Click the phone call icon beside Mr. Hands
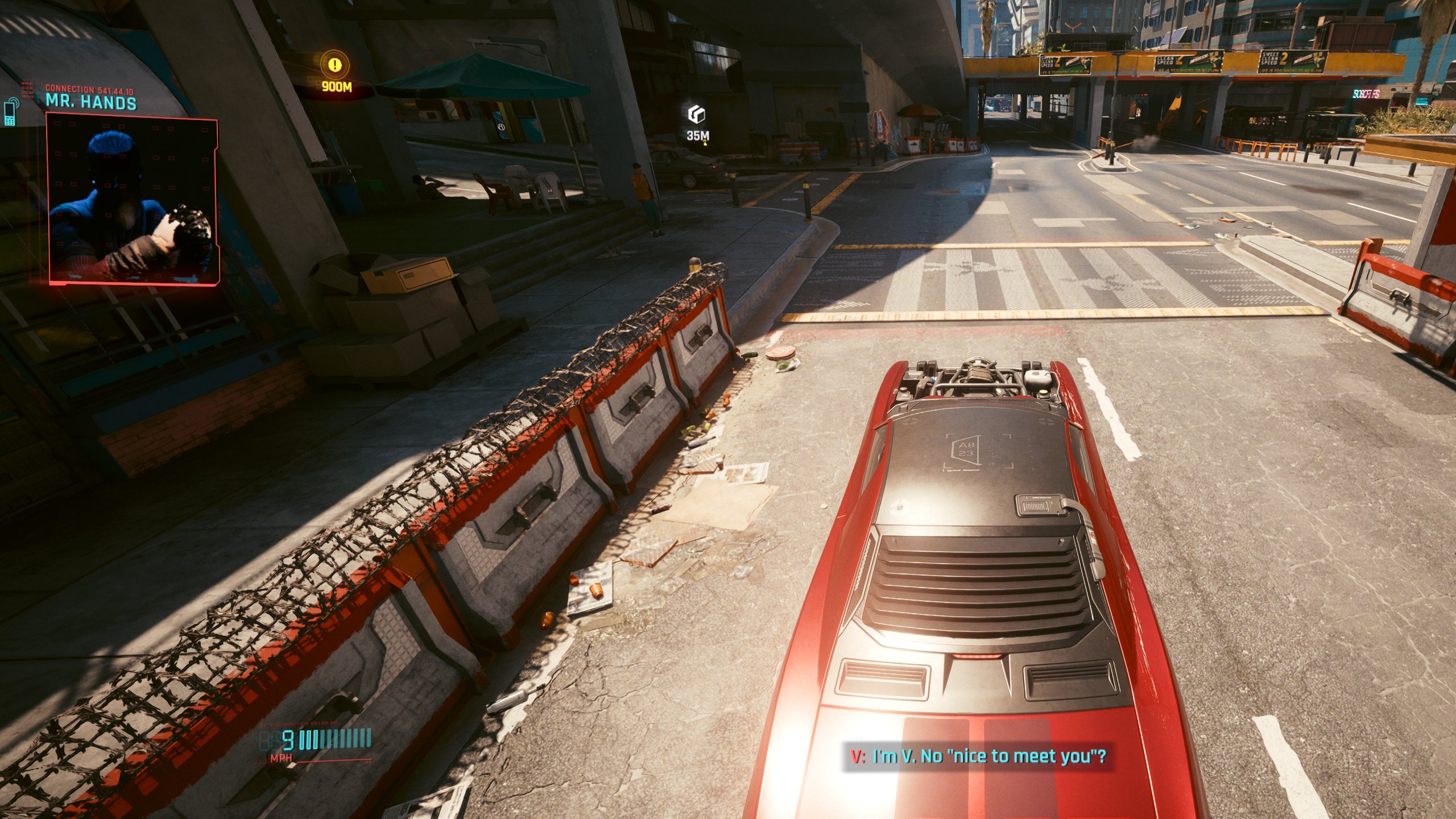 [10, 115]
